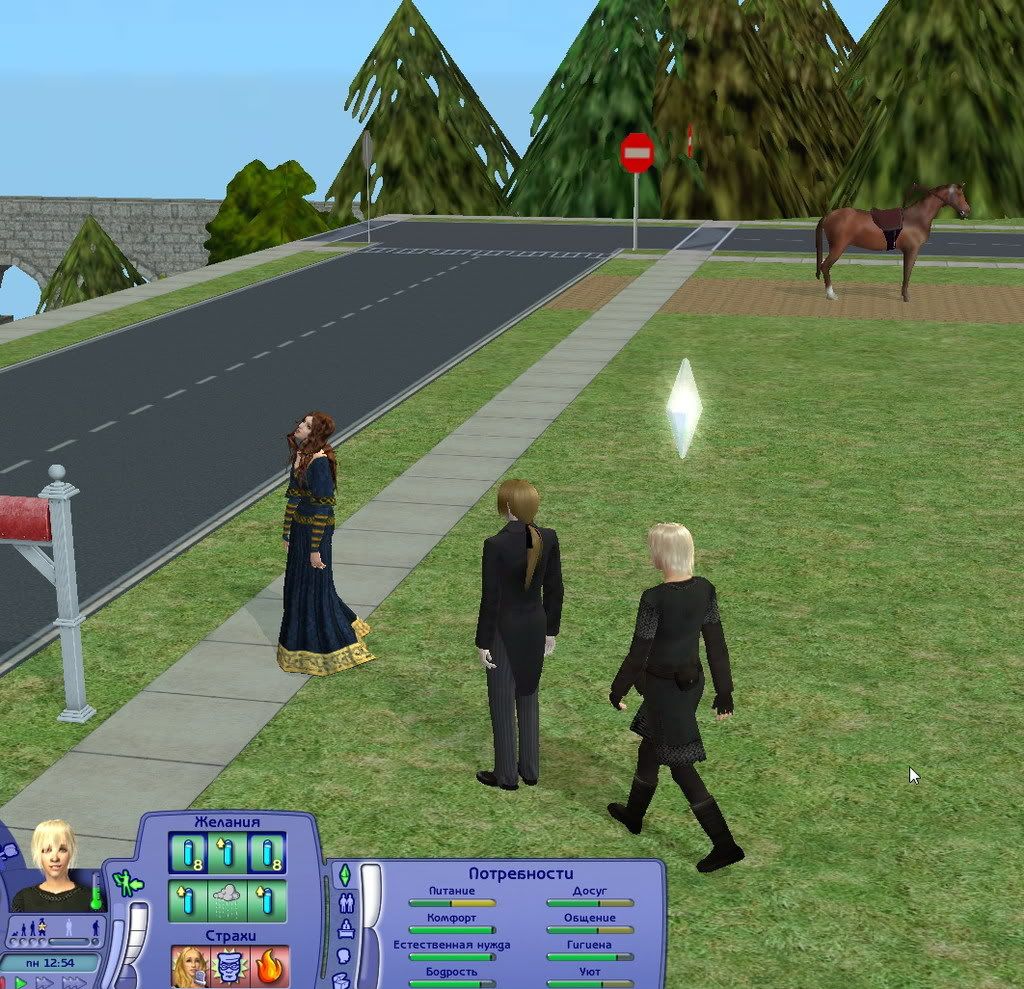
Task: Open the Needs panel tab (plumbob icon)
Action: point(345,875)
